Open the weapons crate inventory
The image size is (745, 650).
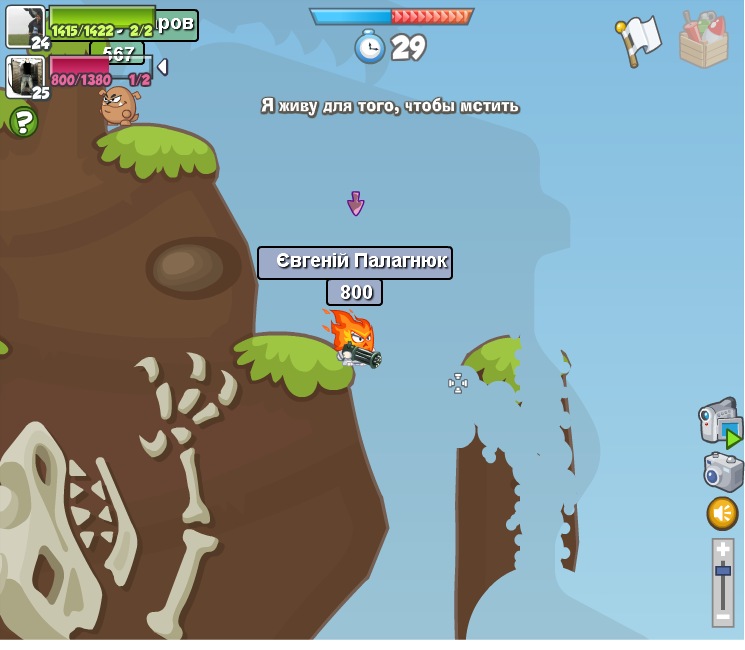(x=703, y=41)
